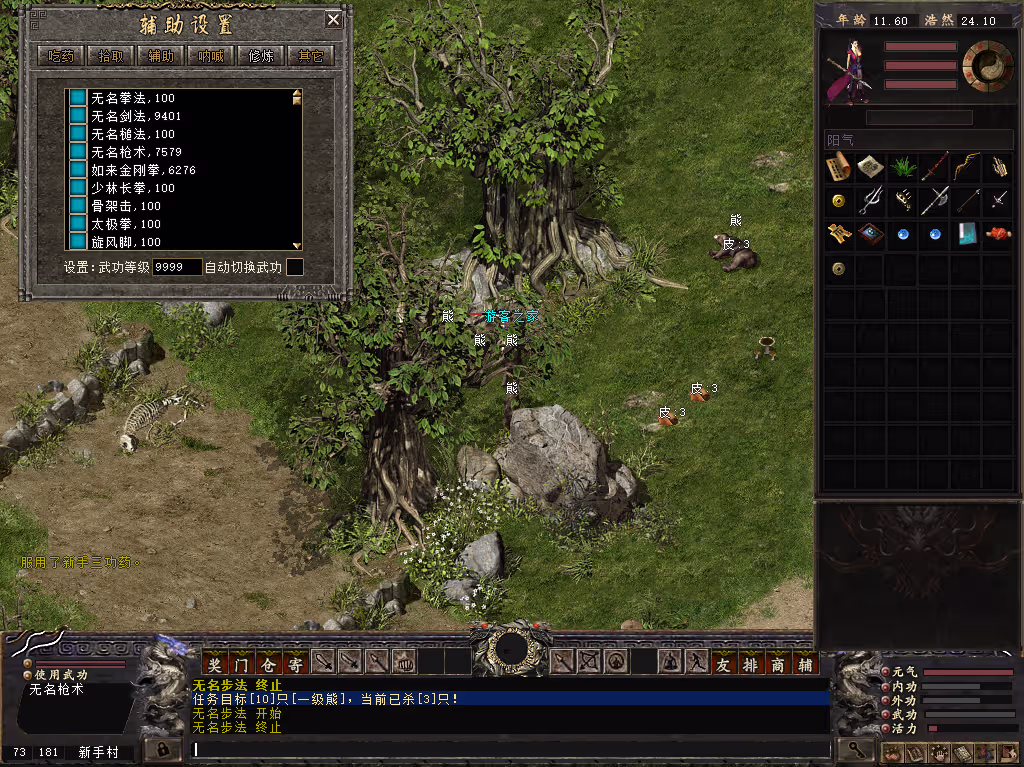The image size is (1024, 767).
Task: Toggle the 如来金刚拳 skill checkbox
Action: (77, 170)
